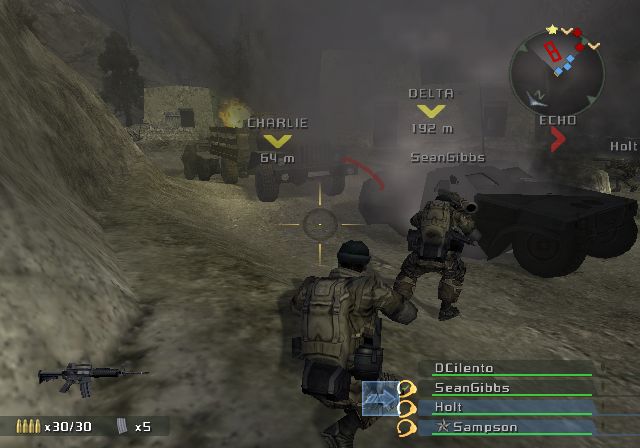Choose Holt from the squad roster
This screenshot has height=448, width=640.
448,407
